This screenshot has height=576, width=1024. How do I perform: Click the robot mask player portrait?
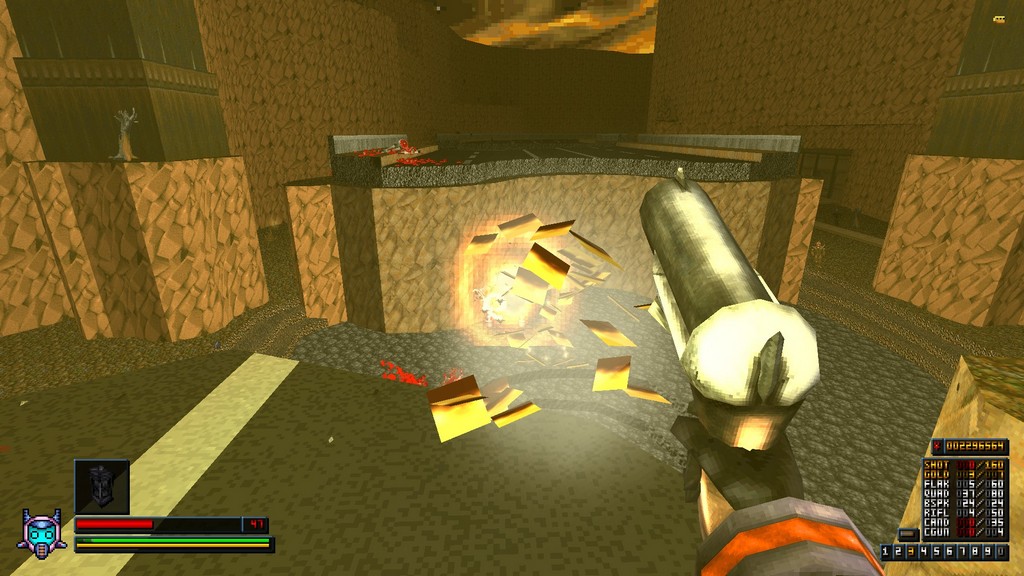tap(44, 531)
